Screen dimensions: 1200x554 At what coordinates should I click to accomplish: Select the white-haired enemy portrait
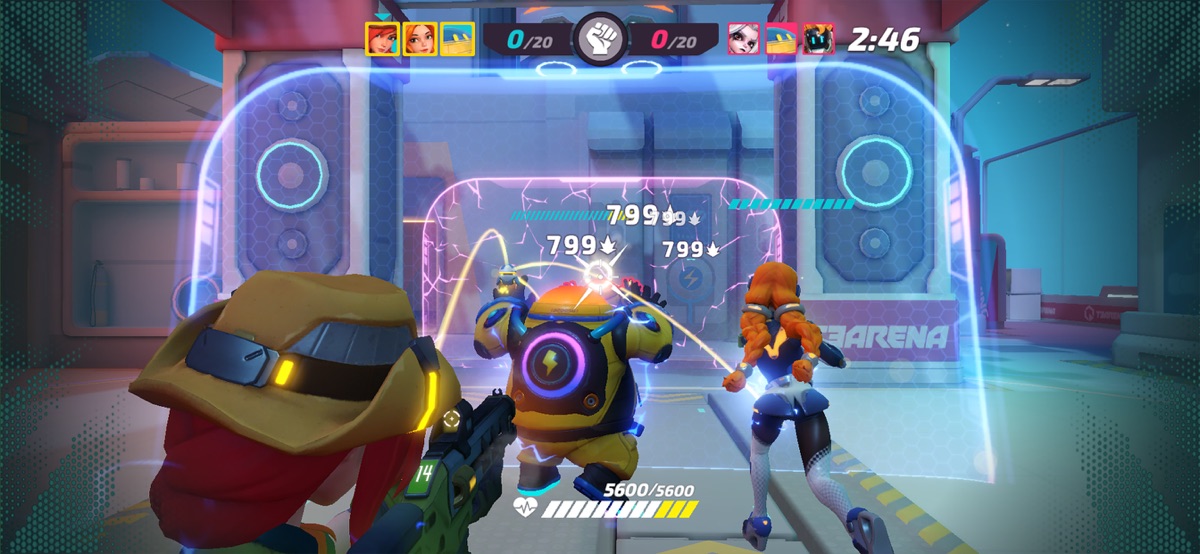point(742,39)
